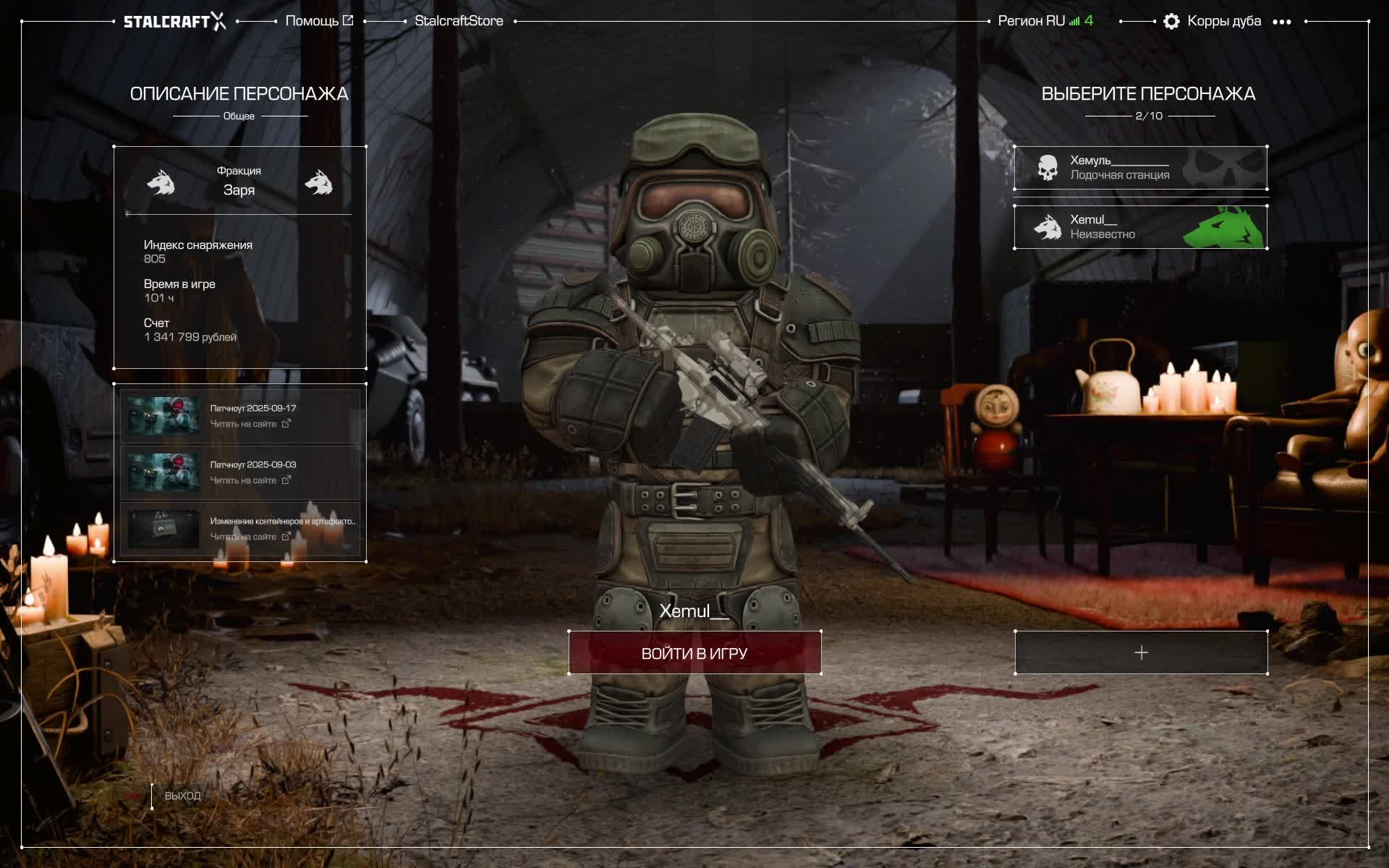Open the container and artifact changes news
This screenshot has height=868, width=1389.
pyautogui.click(x=240, y=529)
